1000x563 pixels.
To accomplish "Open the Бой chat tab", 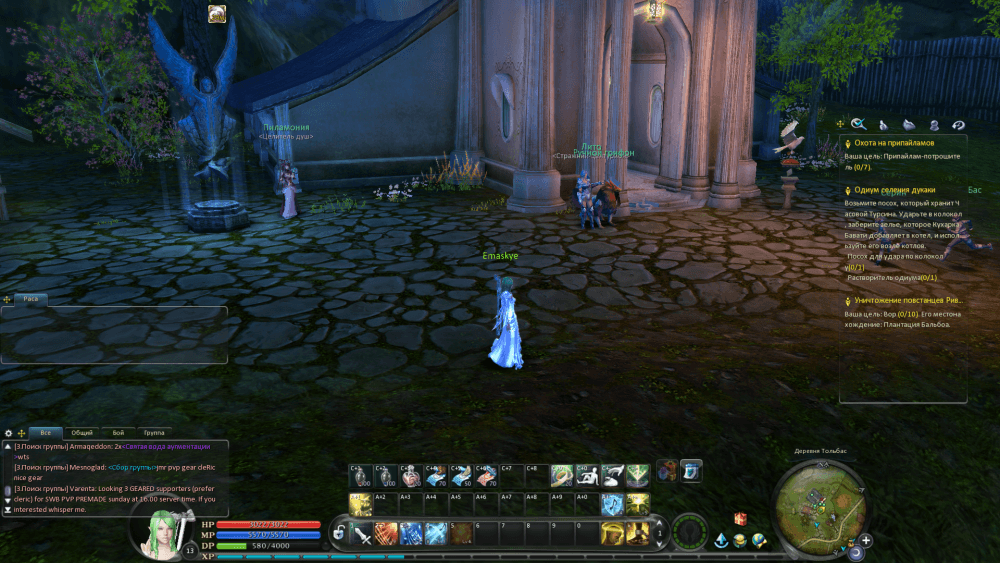I will (119, 432).
